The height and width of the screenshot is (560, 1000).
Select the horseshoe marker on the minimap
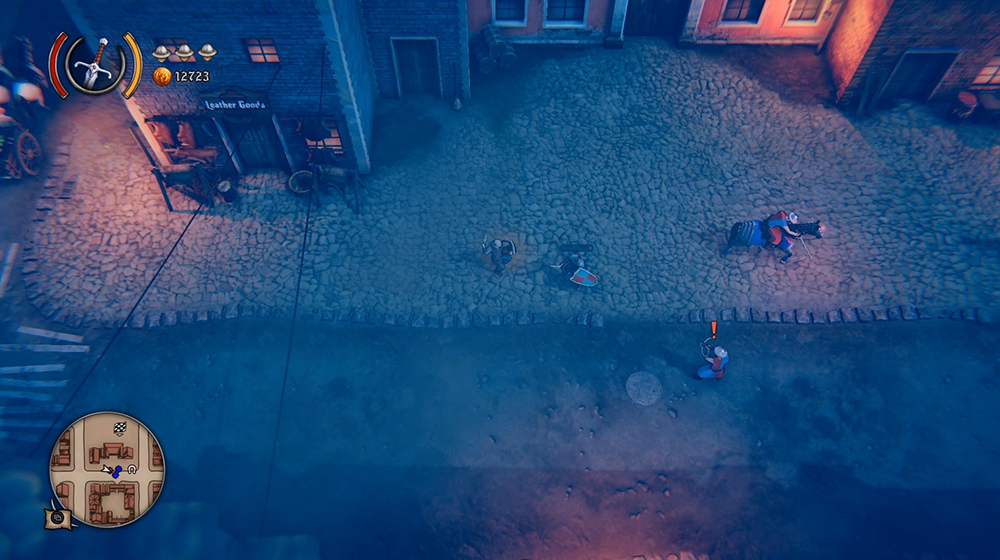point(131,468)
